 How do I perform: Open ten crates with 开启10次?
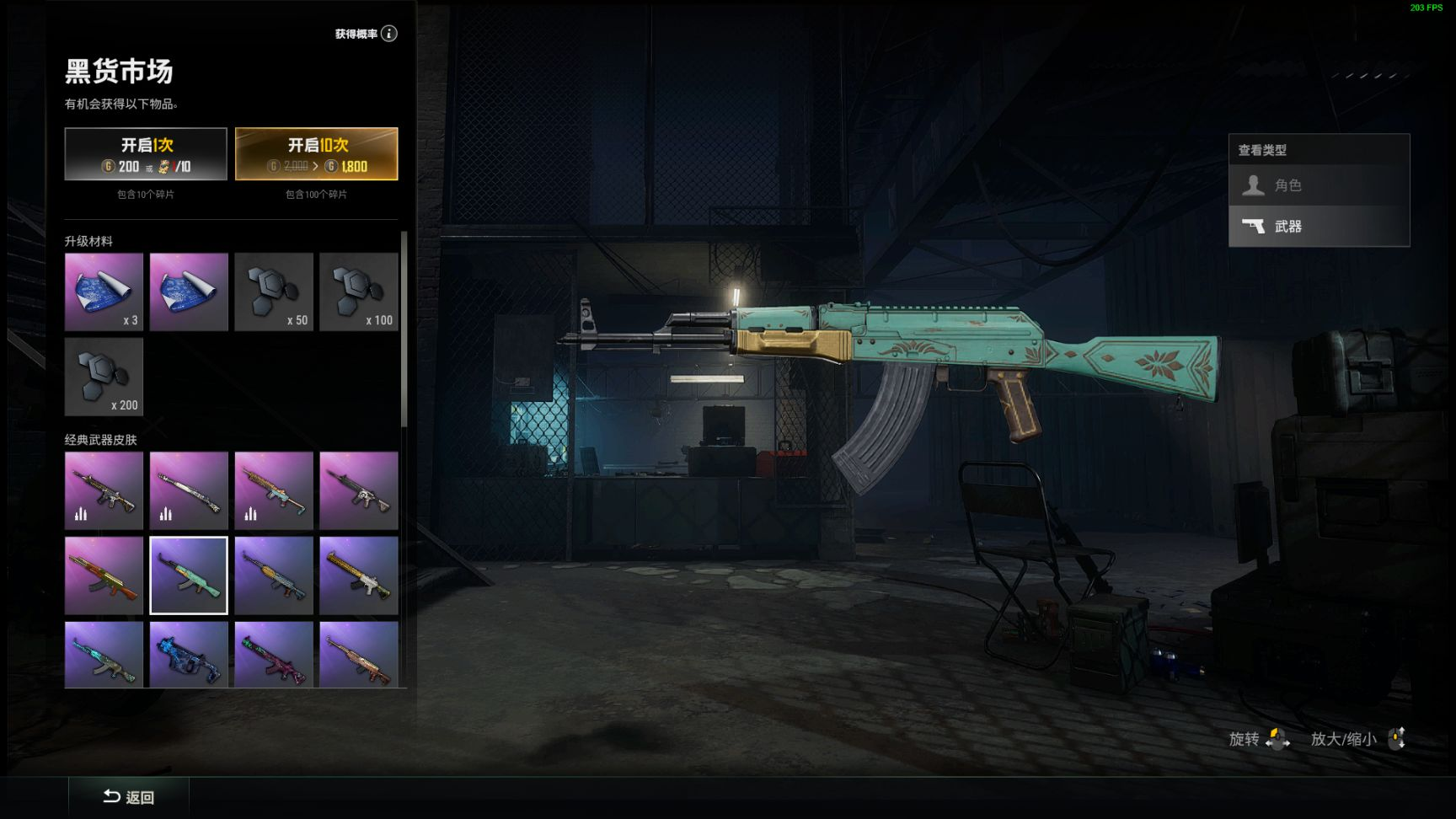pyautogui.click(x=316, y=154)
